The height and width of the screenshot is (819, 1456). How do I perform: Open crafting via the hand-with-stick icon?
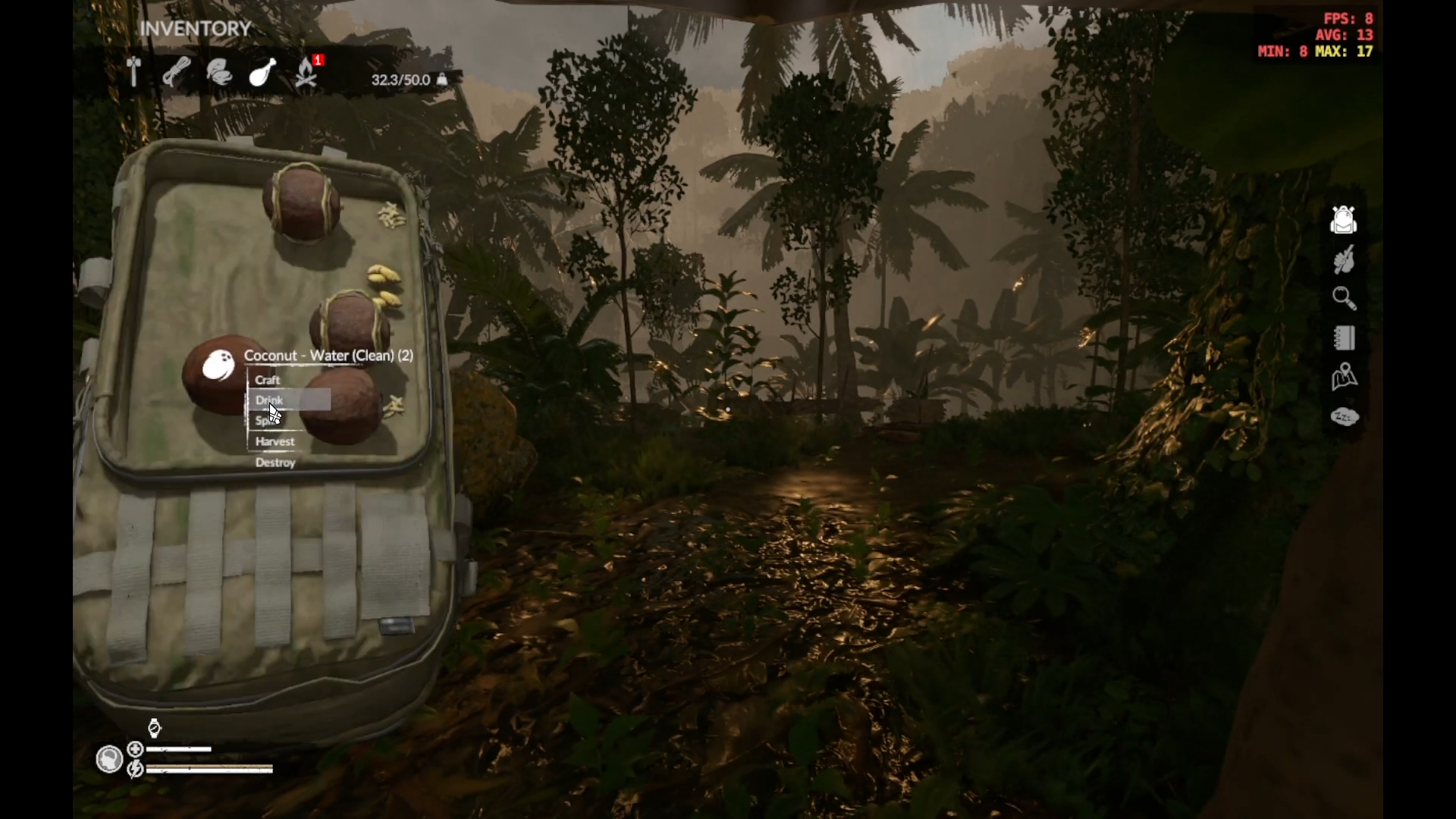1344,260
